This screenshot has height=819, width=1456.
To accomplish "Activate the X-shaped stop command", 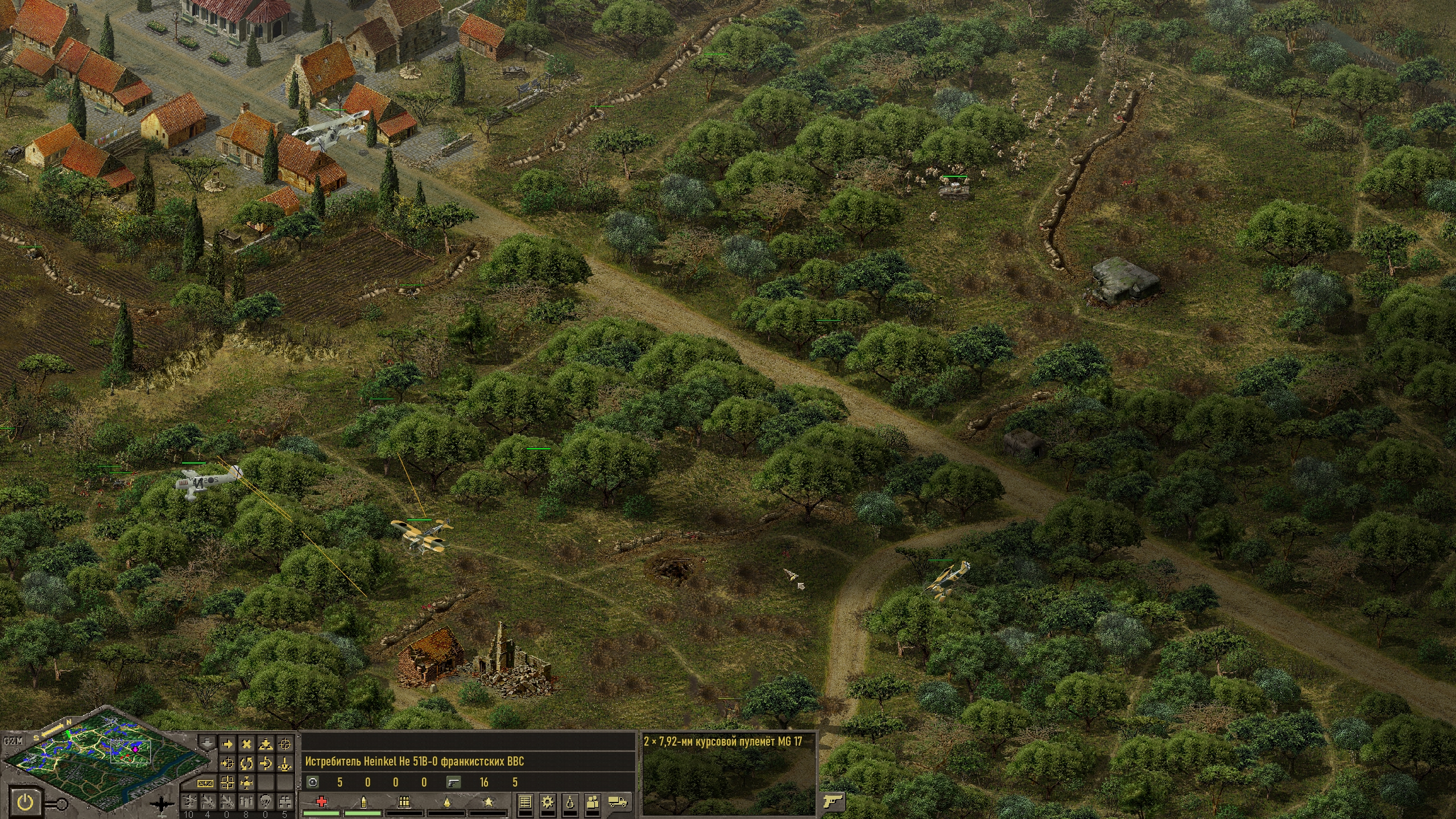I will pyautogui.click(x=247, y=743).
